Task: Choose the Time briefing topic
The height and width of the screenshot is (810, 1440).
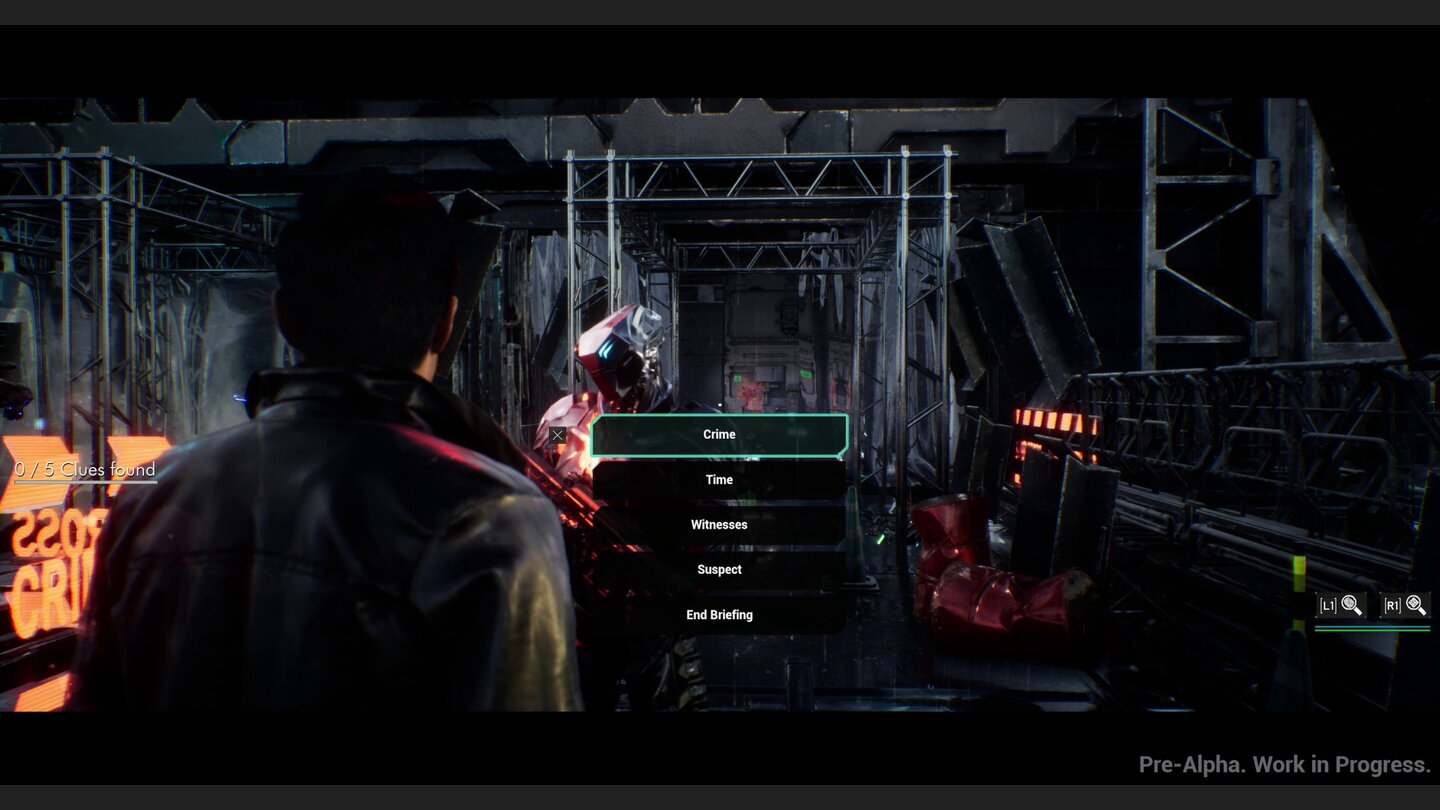Action: click(719, 479)
